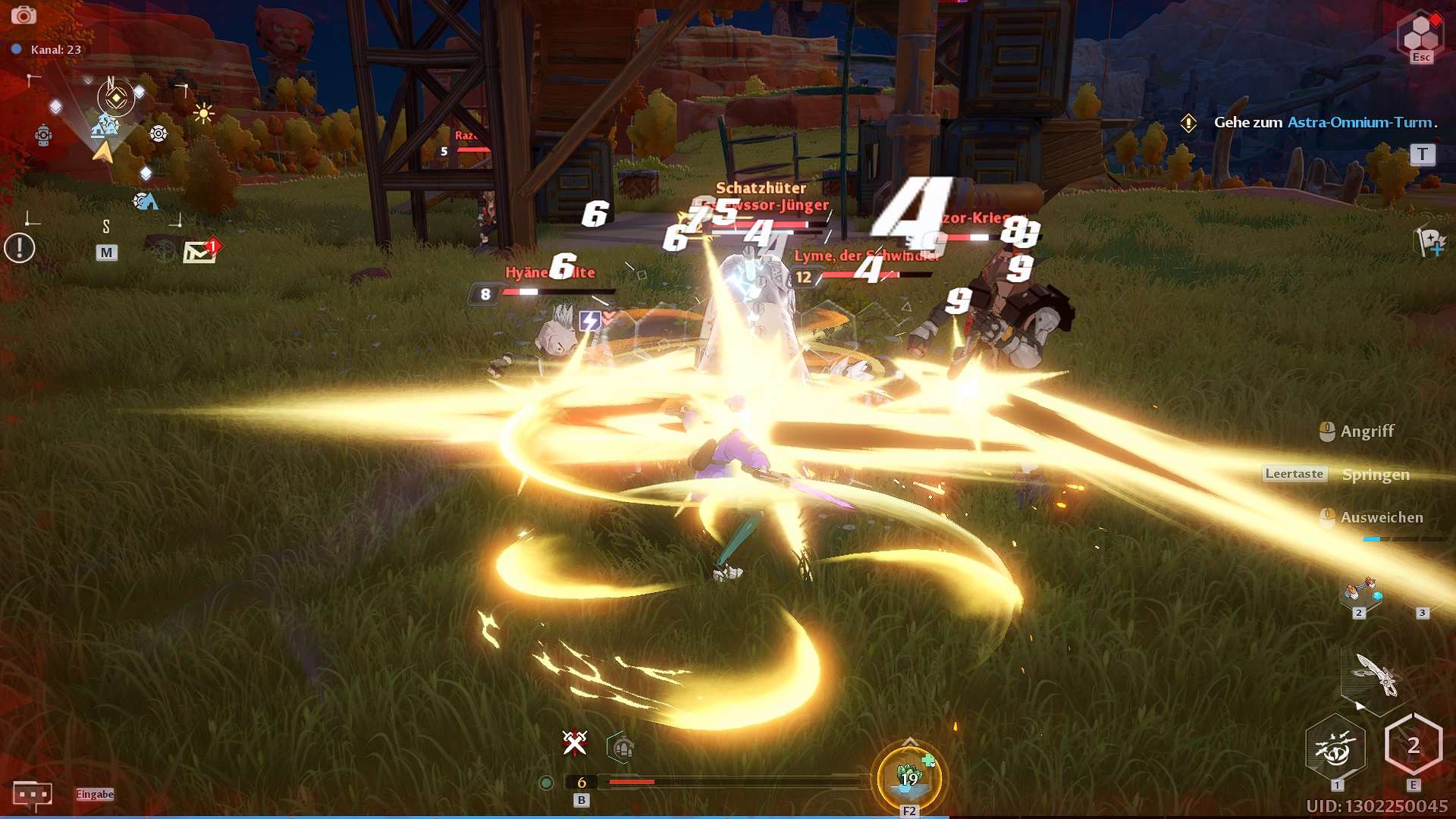Open channel selection labeled Kanal: 23
The height and width of the screenshot is (819, 1456).
coord(49,49)
